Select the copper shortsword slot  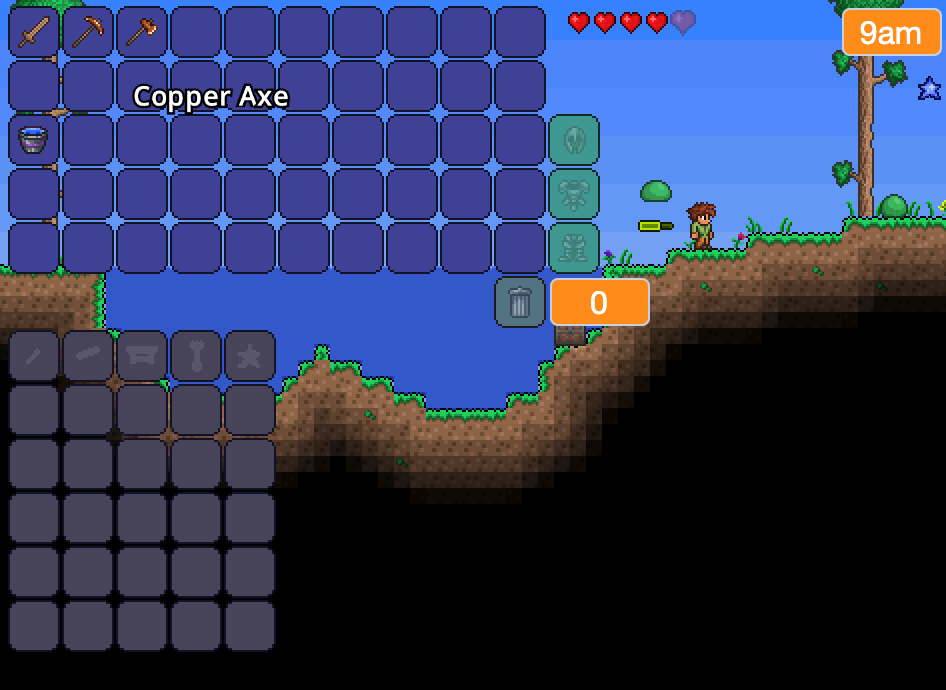(x=34, y=32)
